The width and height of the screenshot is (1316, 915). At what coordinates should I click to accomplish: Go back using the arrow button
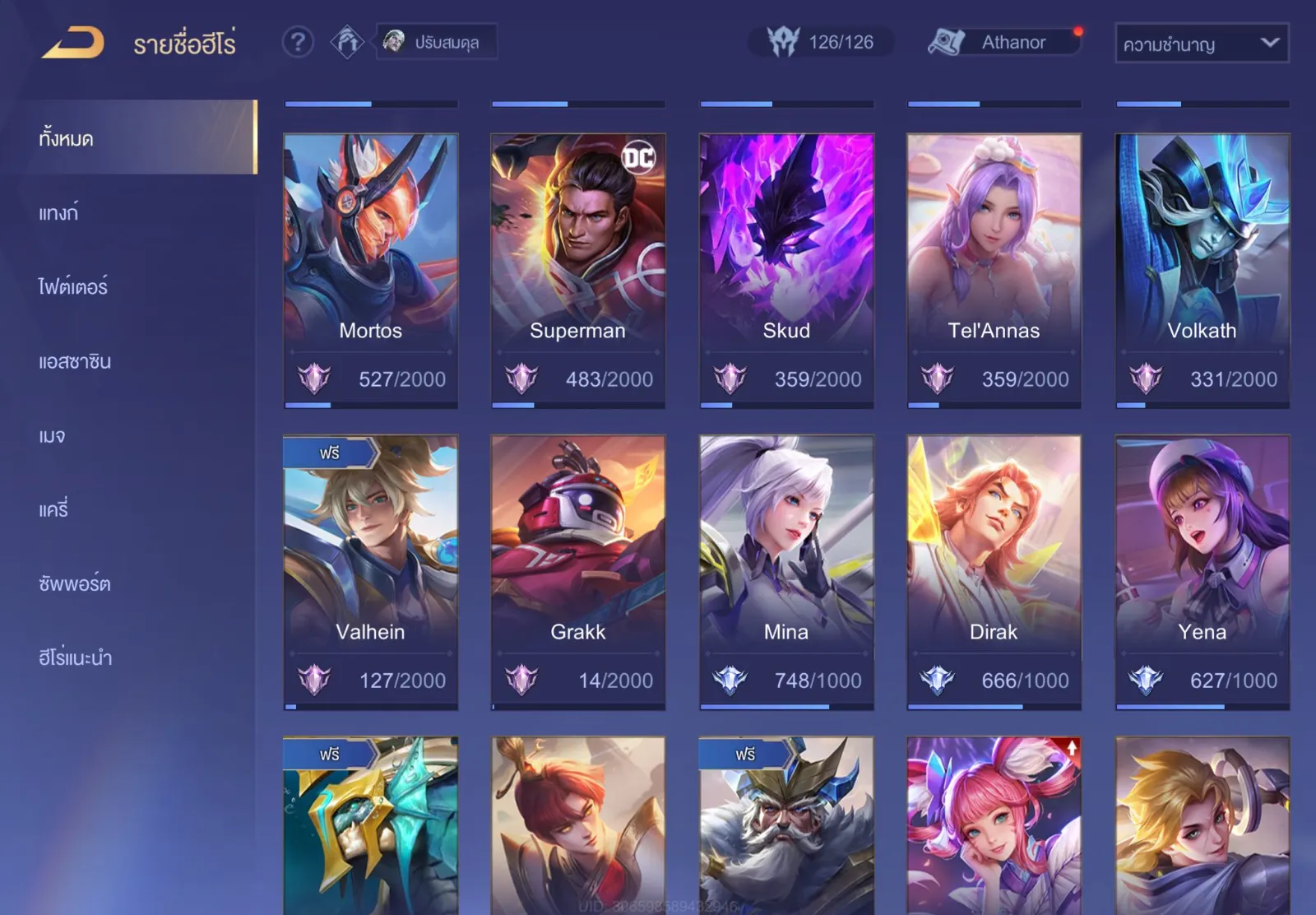pos(73,43)
